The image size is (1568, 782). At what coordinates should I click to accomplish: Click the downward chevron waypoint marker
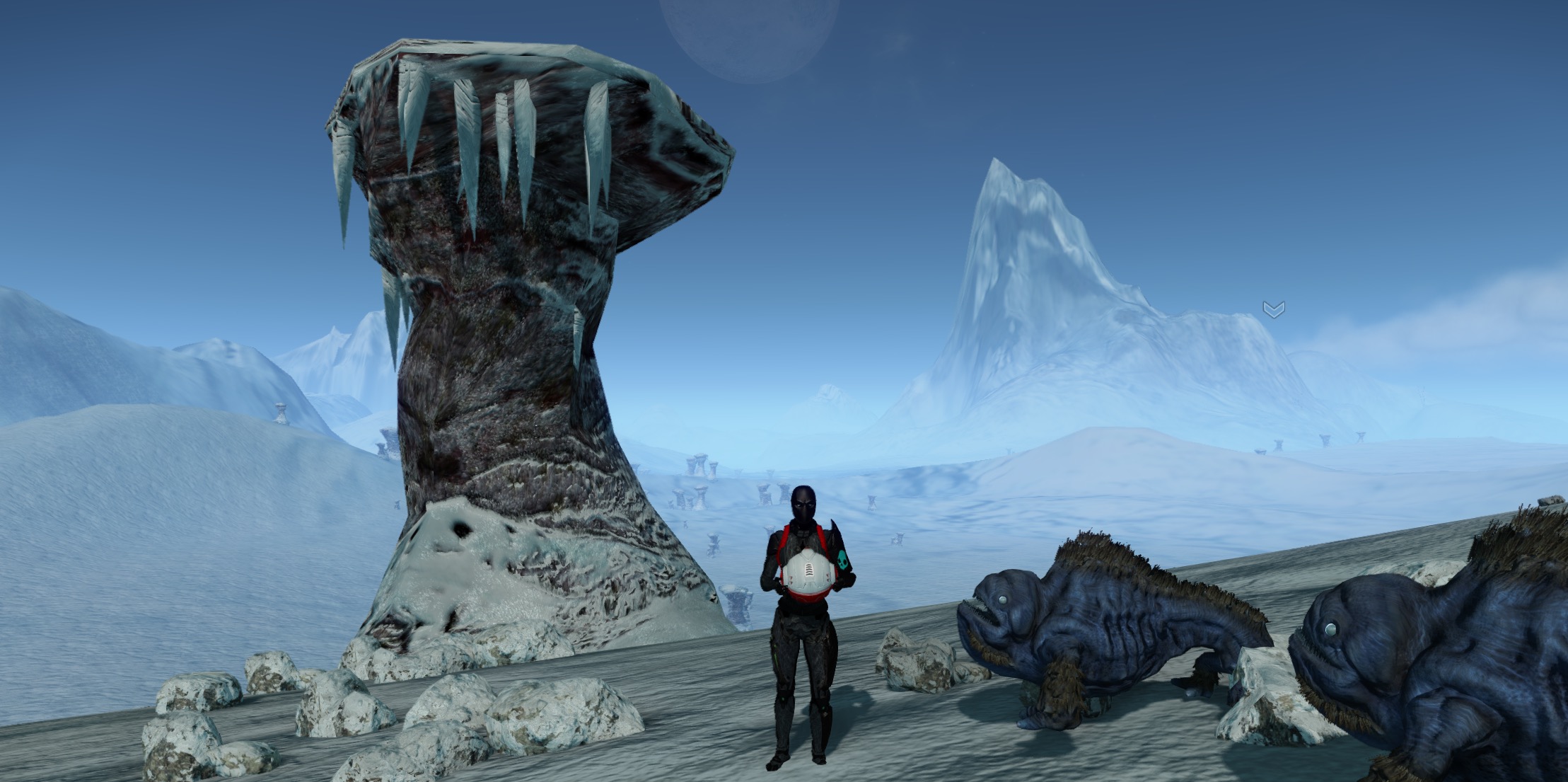(x=1273, y=309)
